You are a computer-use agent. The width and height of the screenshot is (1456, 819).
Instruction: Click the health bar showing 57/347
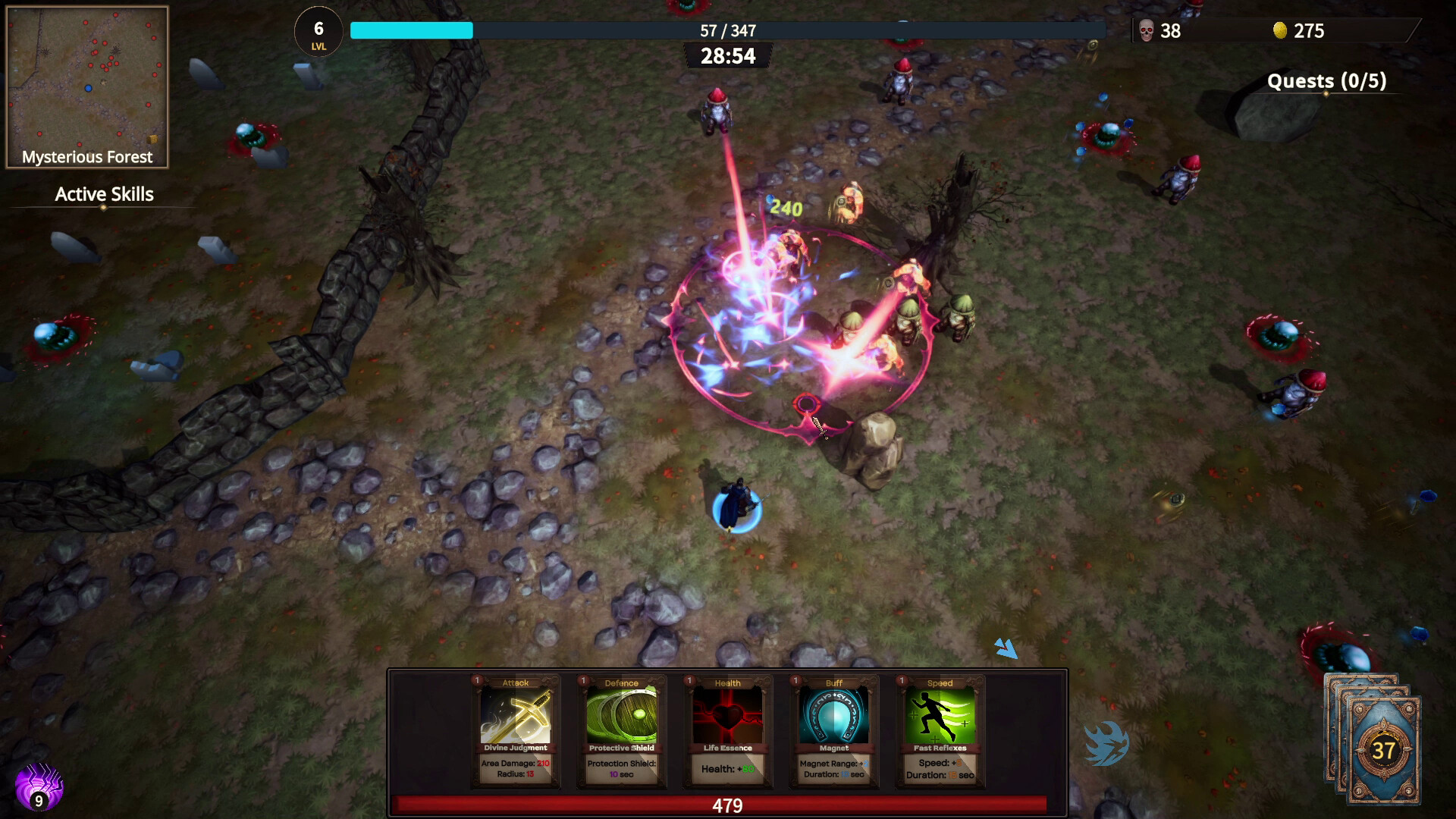tap(728, 30)
